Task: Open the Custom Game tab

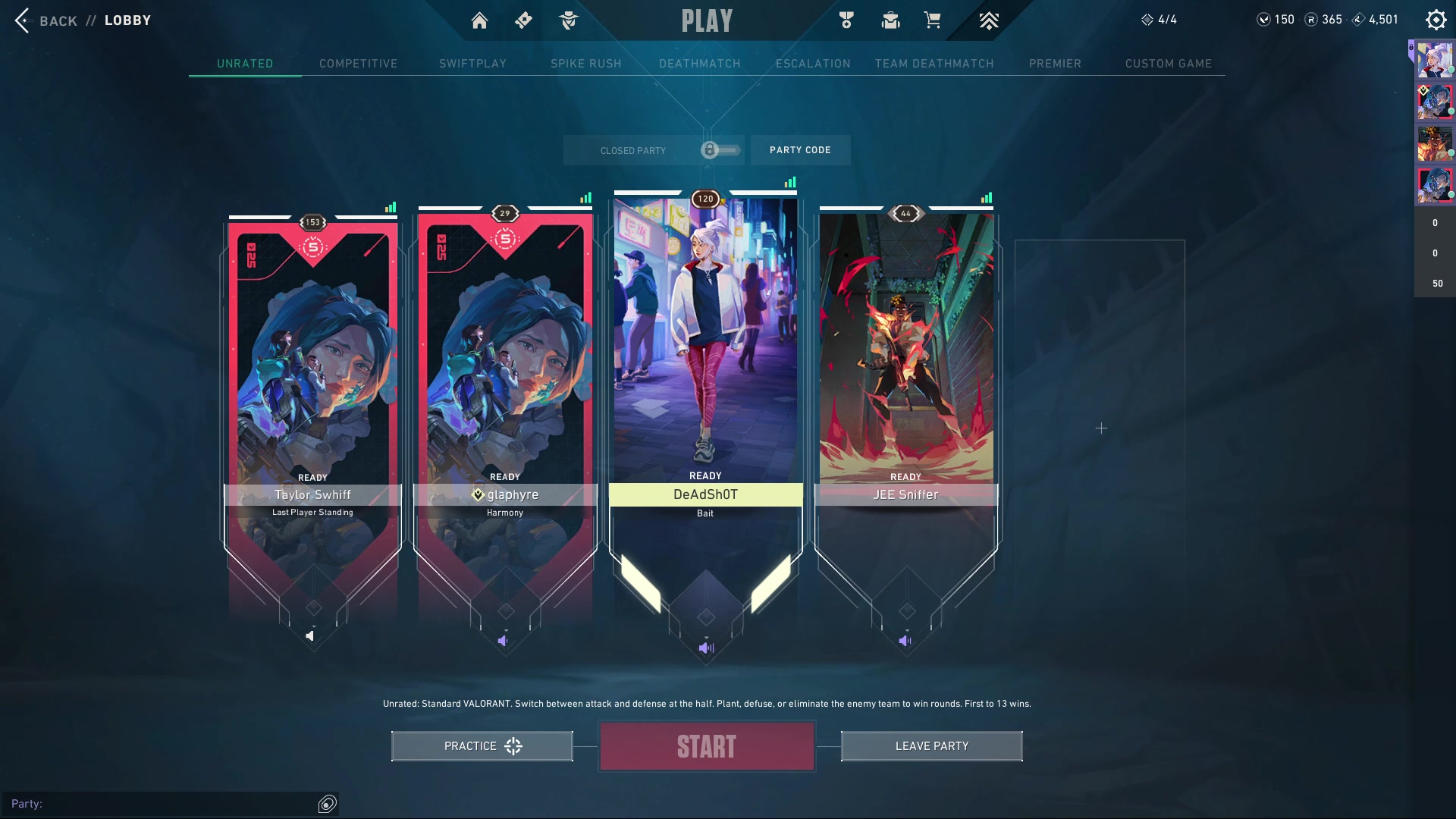Action: [x=1168, y=64]
